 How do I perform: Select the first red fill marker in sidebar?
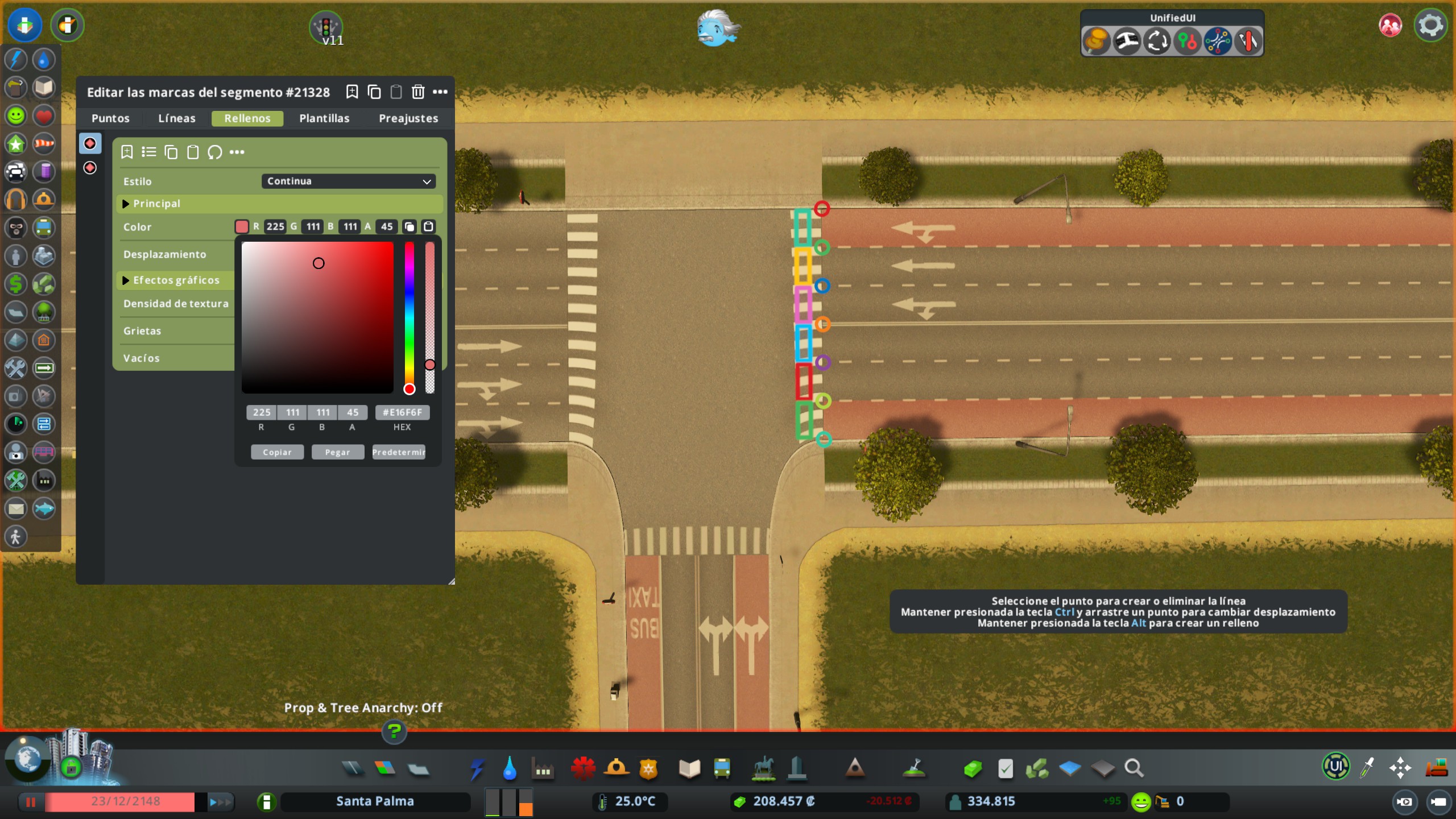(x=91, y=143)
